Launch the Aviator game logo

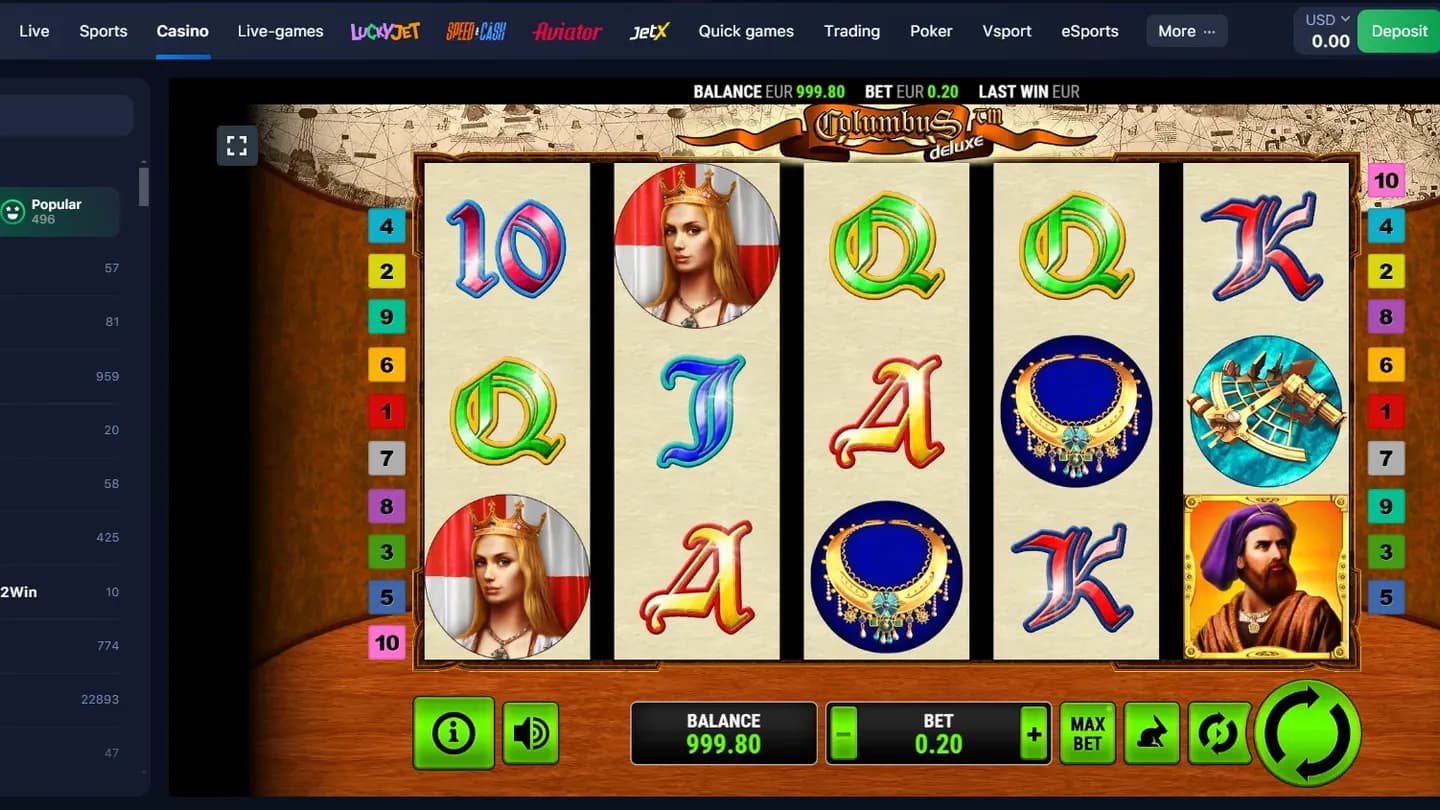(567, 31)
